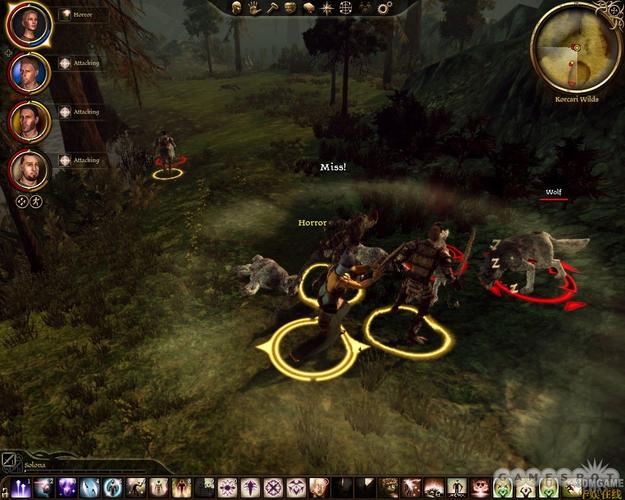The height and width of the screenshot is (500, 625).
Task: Click the Korcari Wilds minimap
Action: pyautogui.click(x=578, y=49)
